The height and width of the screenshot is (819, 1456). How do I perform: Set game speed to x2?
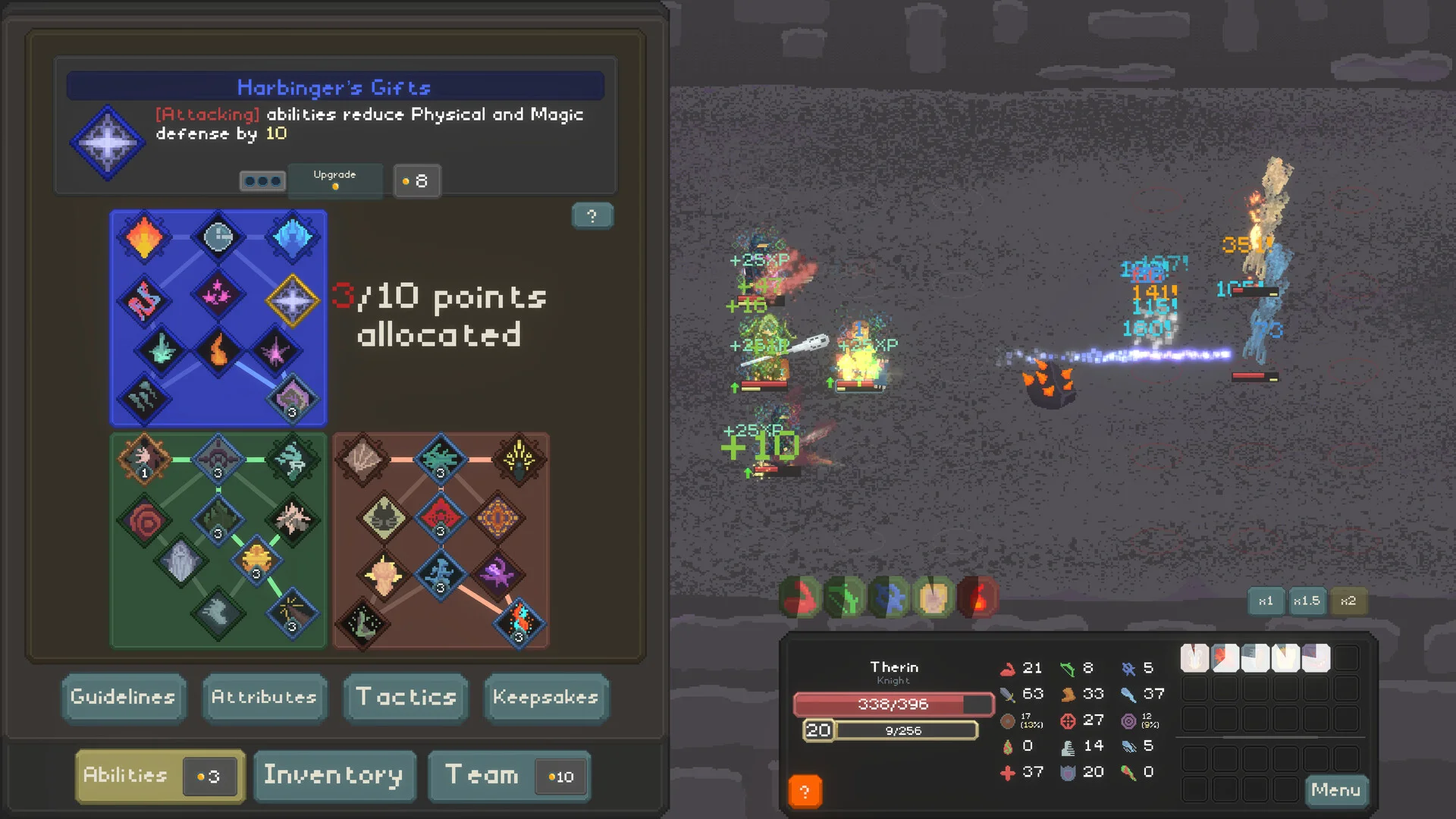click(1348, 601)
